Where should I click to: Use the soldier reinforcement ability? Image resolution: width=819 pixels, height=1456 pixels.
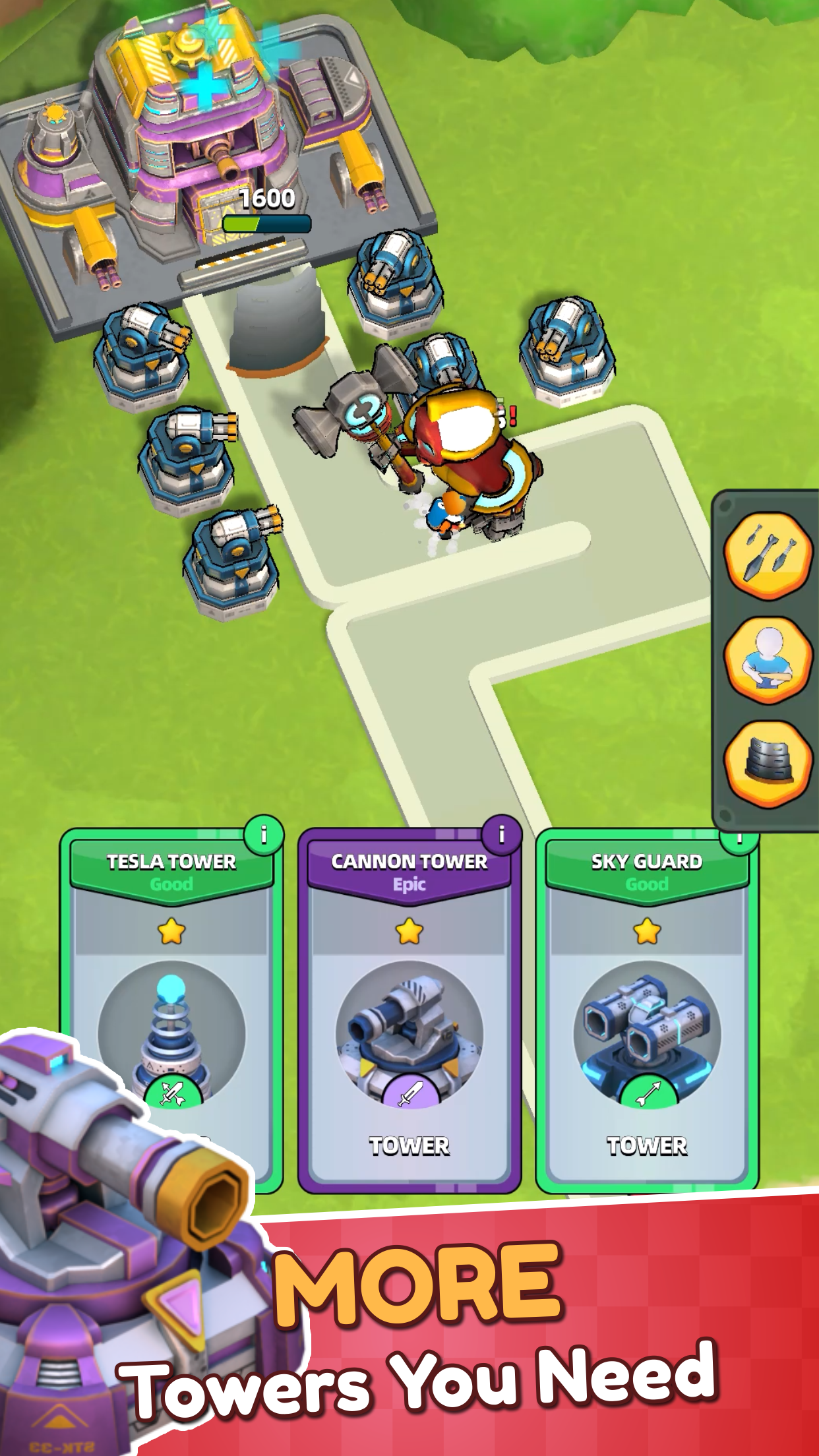pyautogui.click(x=768, y=659)
